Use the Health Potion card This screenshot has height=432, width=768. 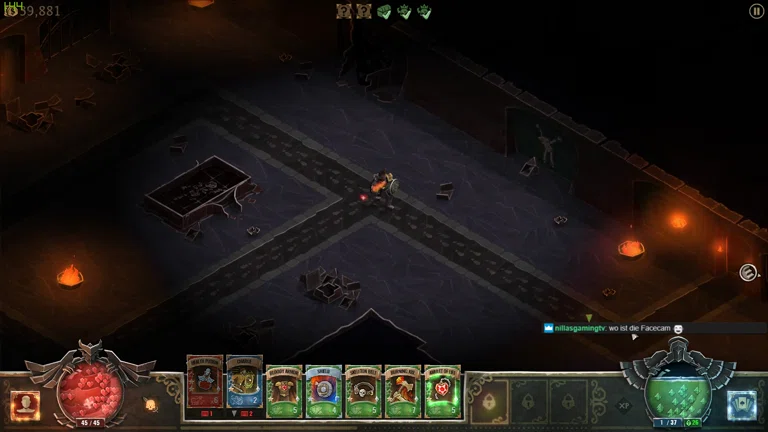pos(203,385)
